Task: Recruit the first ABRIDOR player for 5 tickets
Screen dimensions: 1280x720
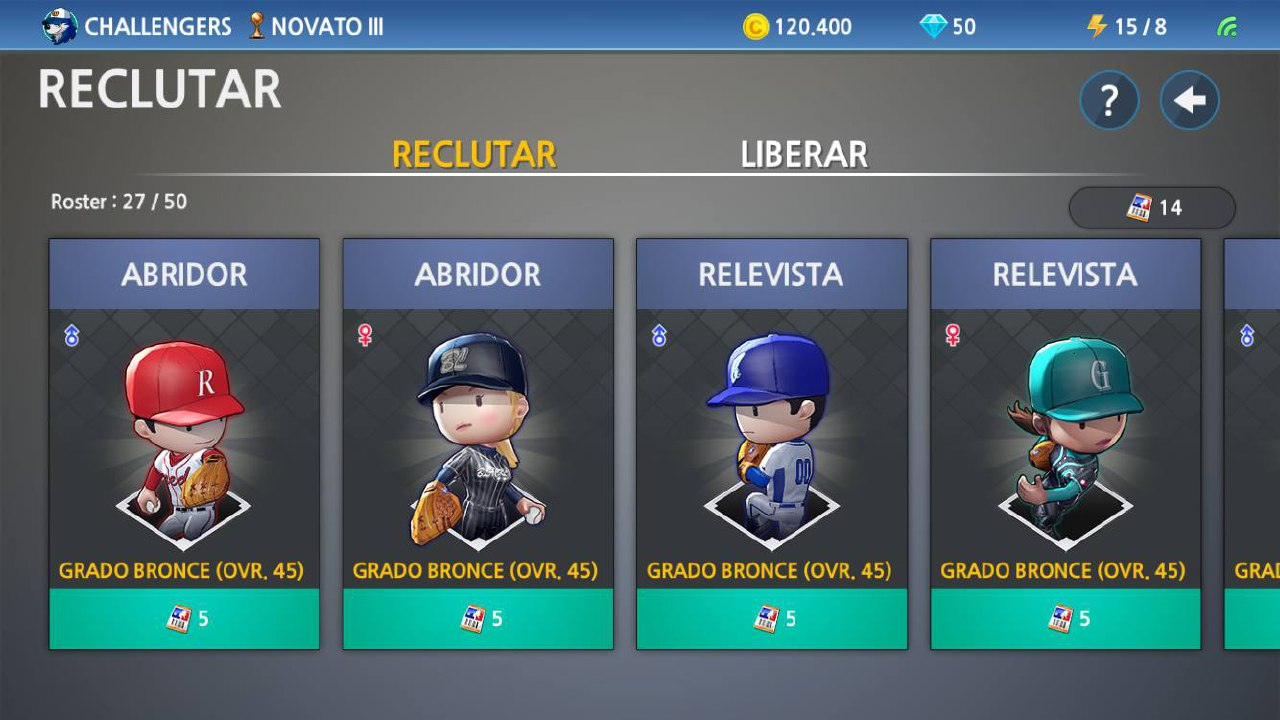Action: coord(184,618)
